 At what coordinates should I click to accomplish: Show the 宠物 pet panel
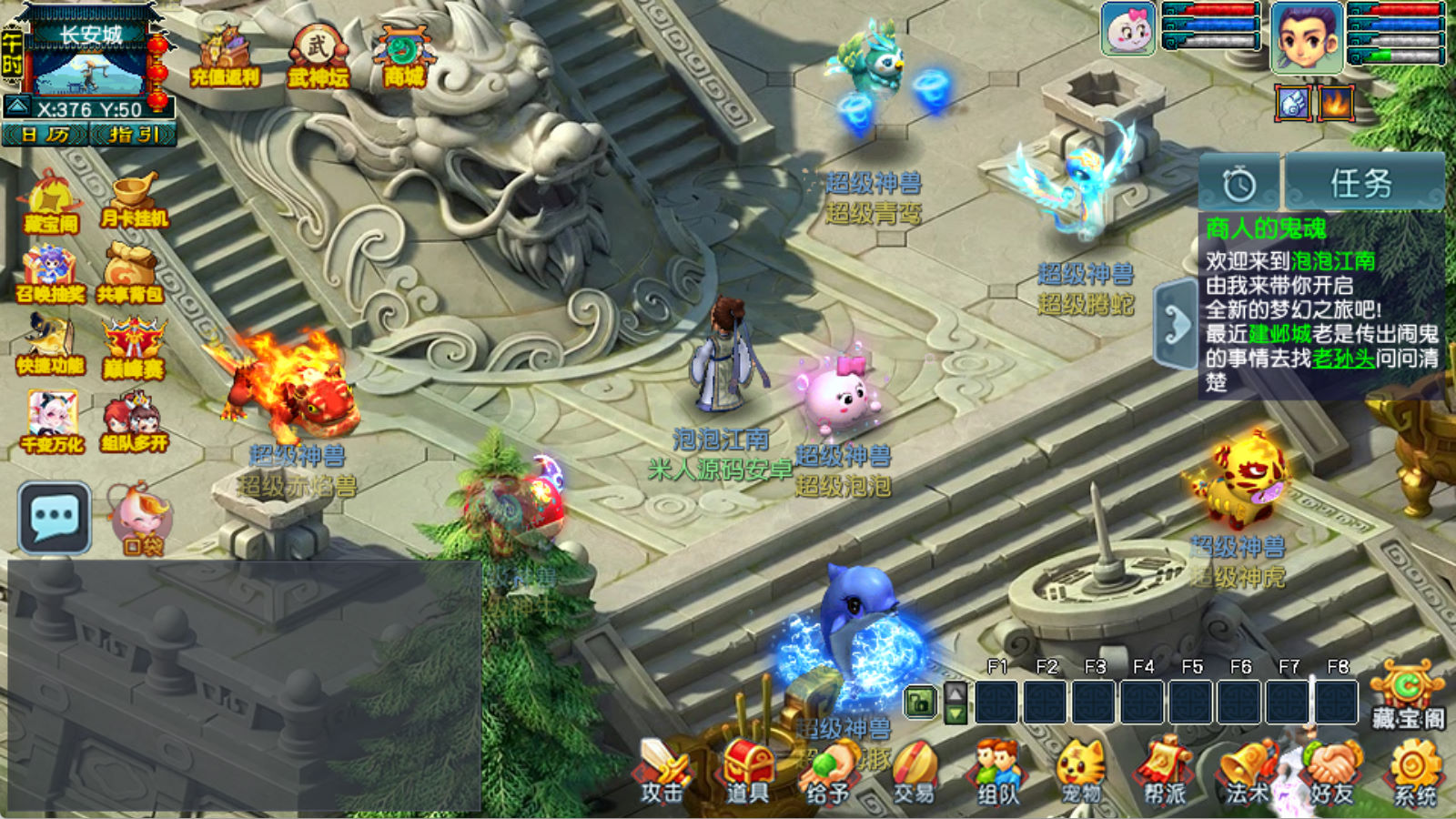(1081, 772)
